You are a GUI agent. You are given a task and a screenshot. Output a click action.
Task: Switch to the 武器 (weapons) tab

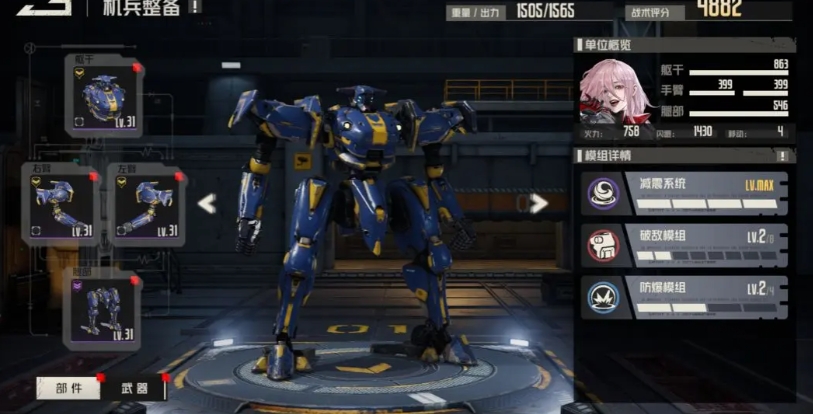click(134, 387)
